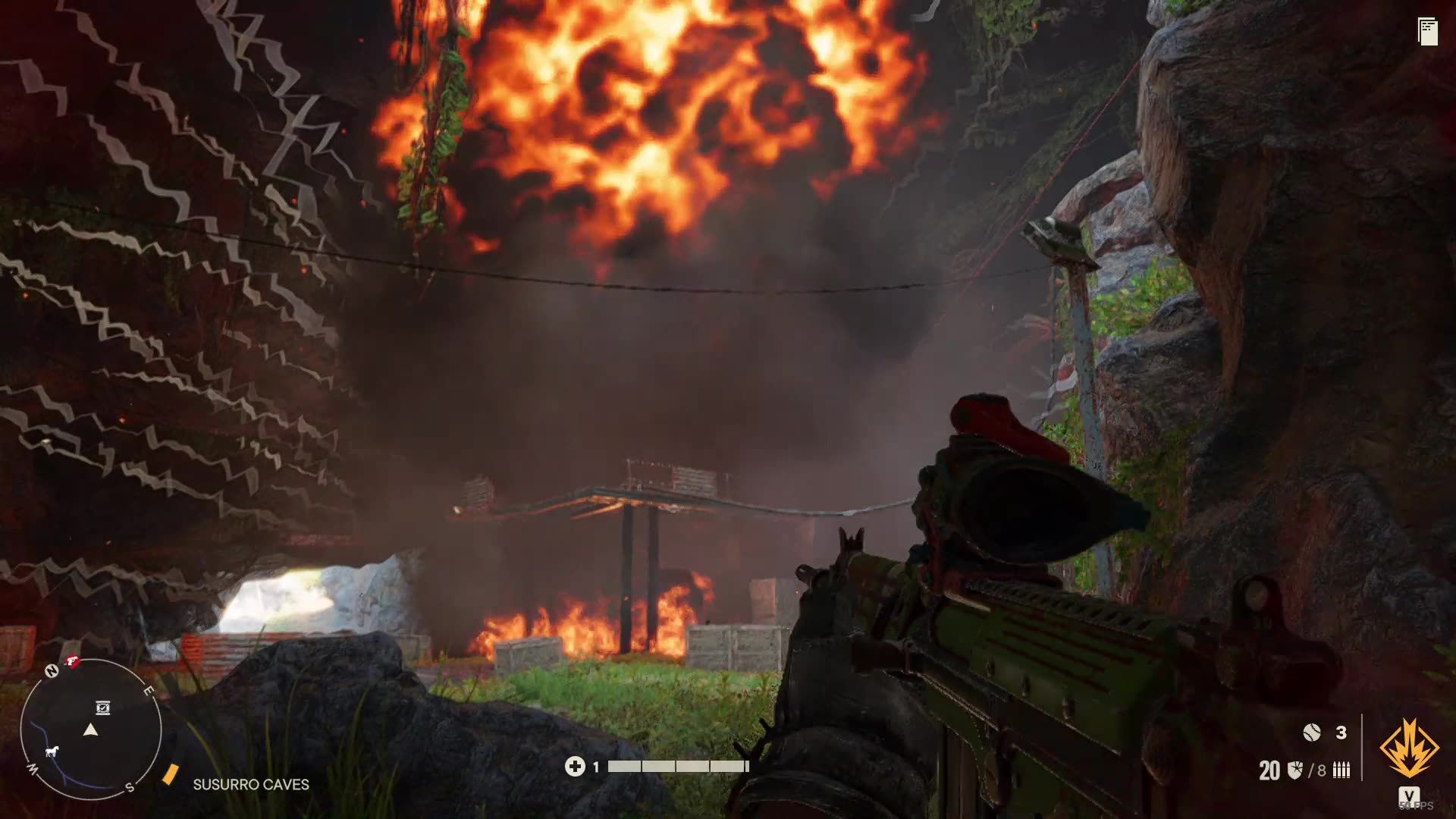Screen dimensions: 1456x819
Task: Click the yellow waypoint marker on compass ring
Action: point(171,774)
